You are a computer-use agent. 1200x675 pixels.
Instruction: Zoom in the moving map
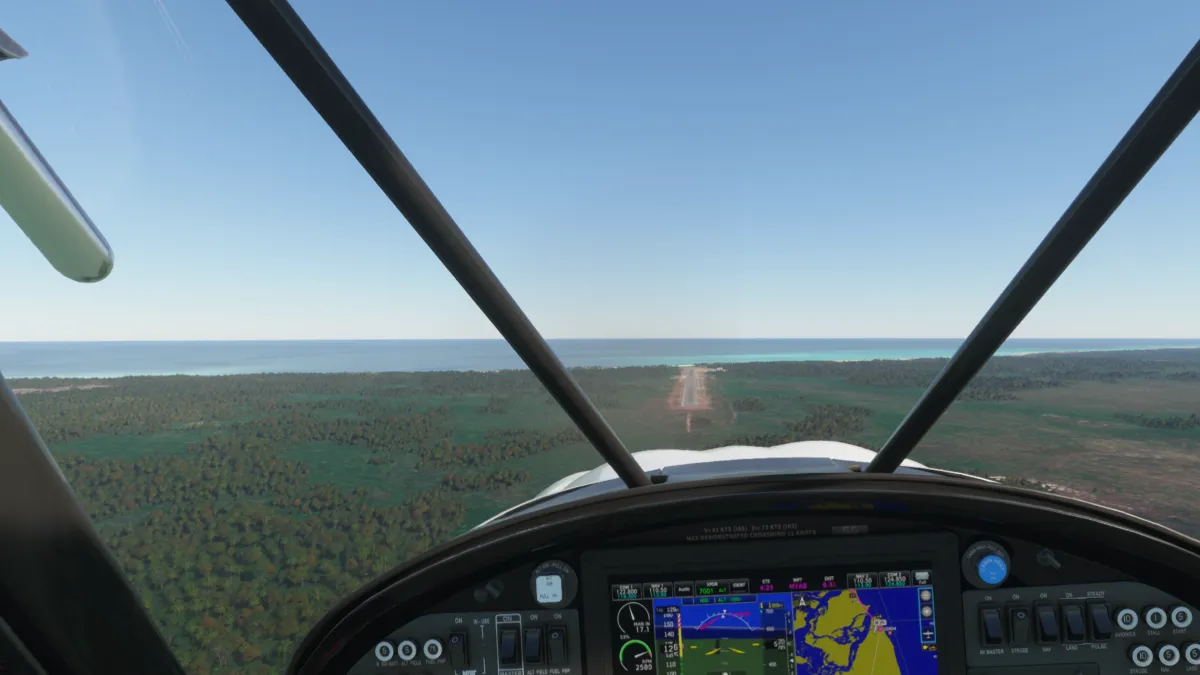coord(927,611)
